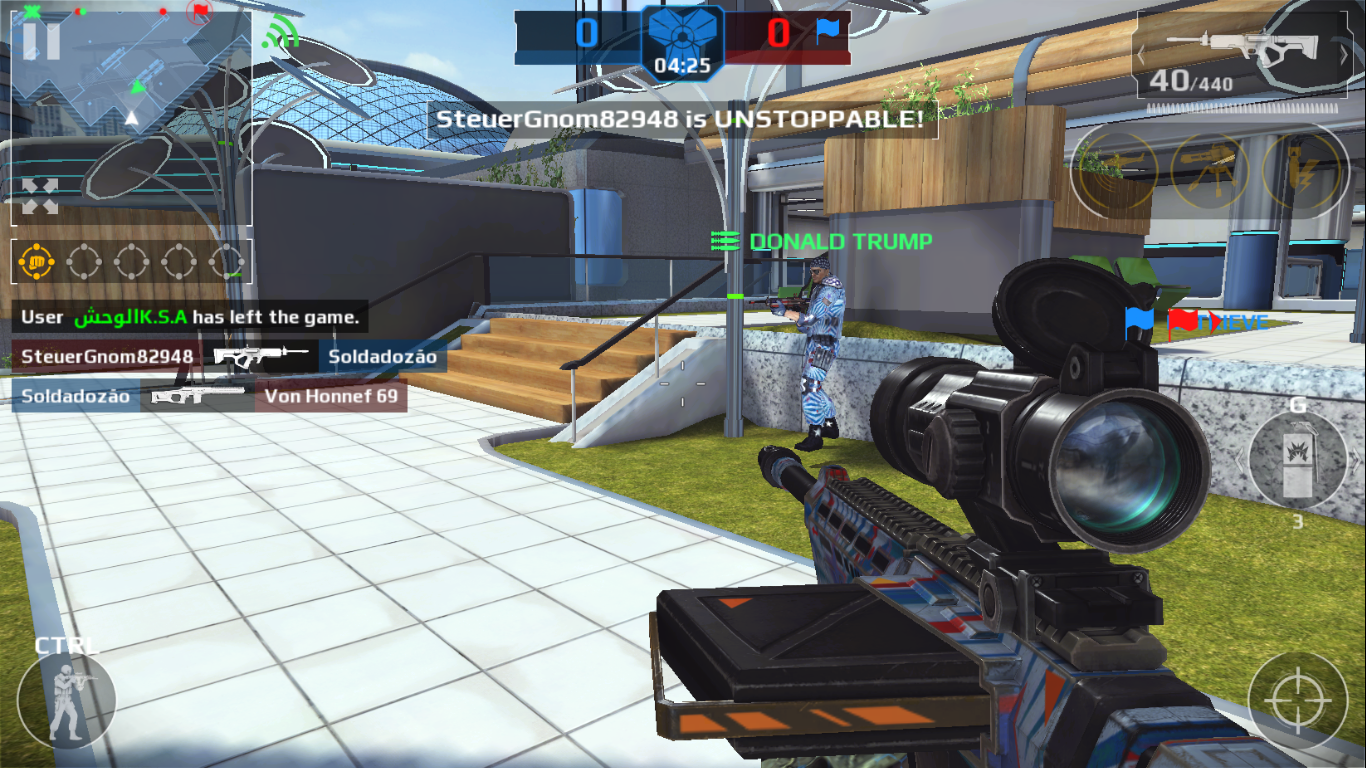
Task: Select the rifle weapon panel
Action: click(x=1240, y=58)
